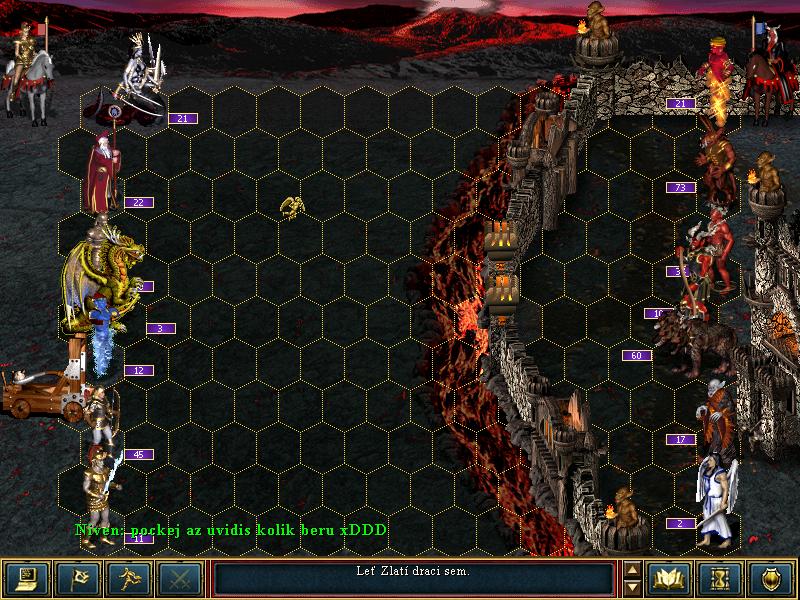
Task: Defend with the shield button
Action: pos(772,578)
